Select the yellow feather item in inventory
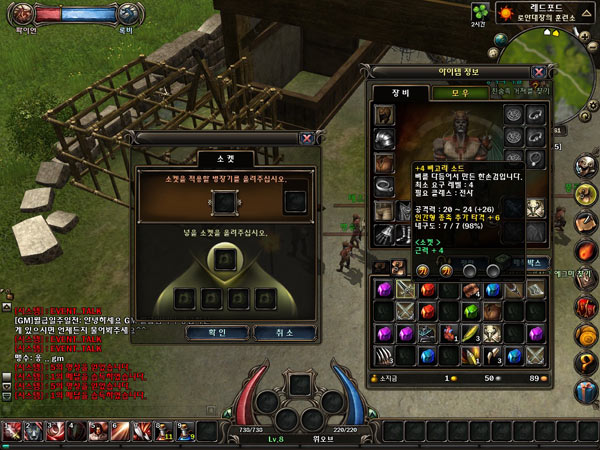 click(469, 334)
